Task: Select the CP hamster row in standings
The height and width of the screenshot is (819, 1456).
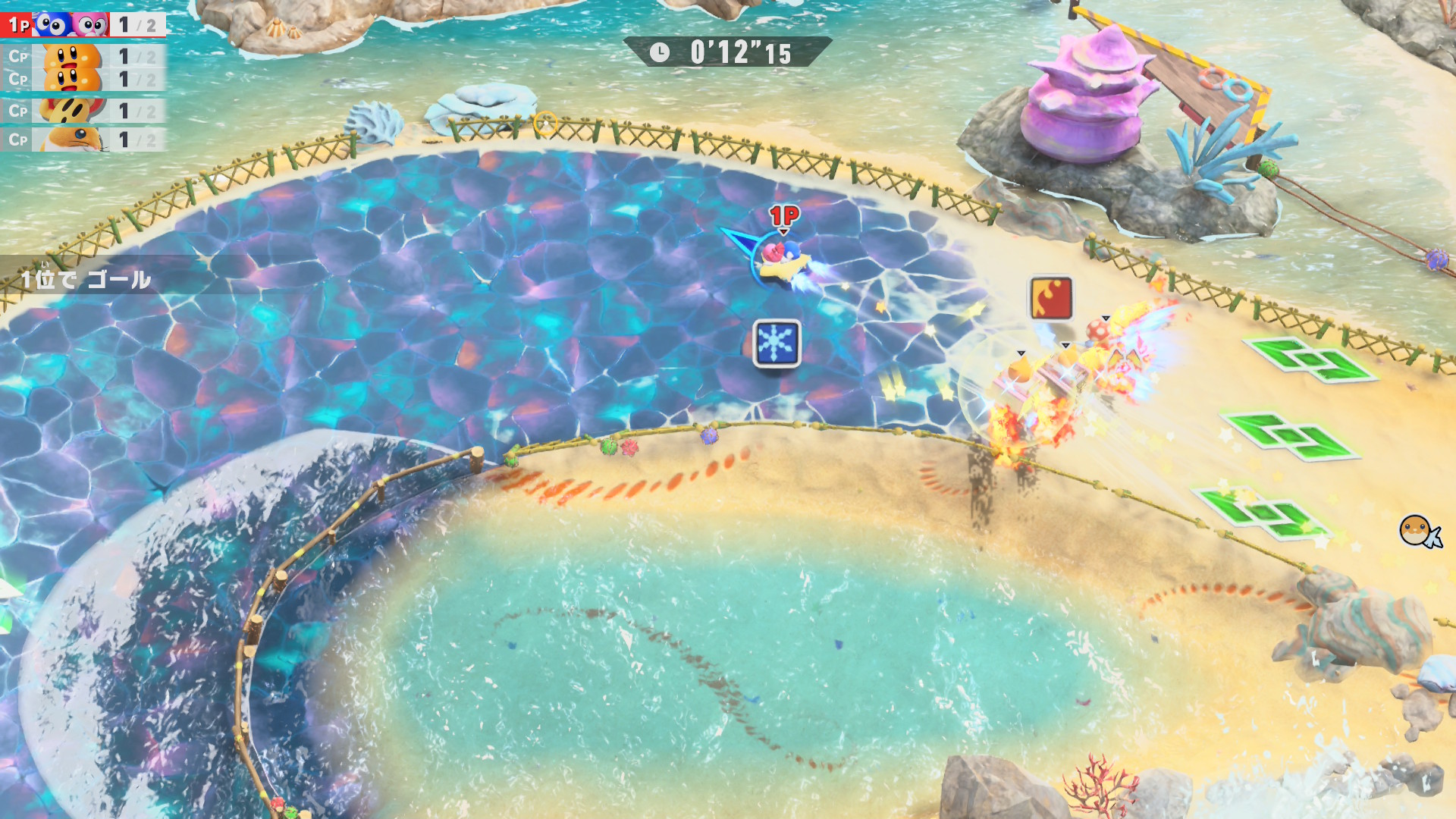Action: 82,140
